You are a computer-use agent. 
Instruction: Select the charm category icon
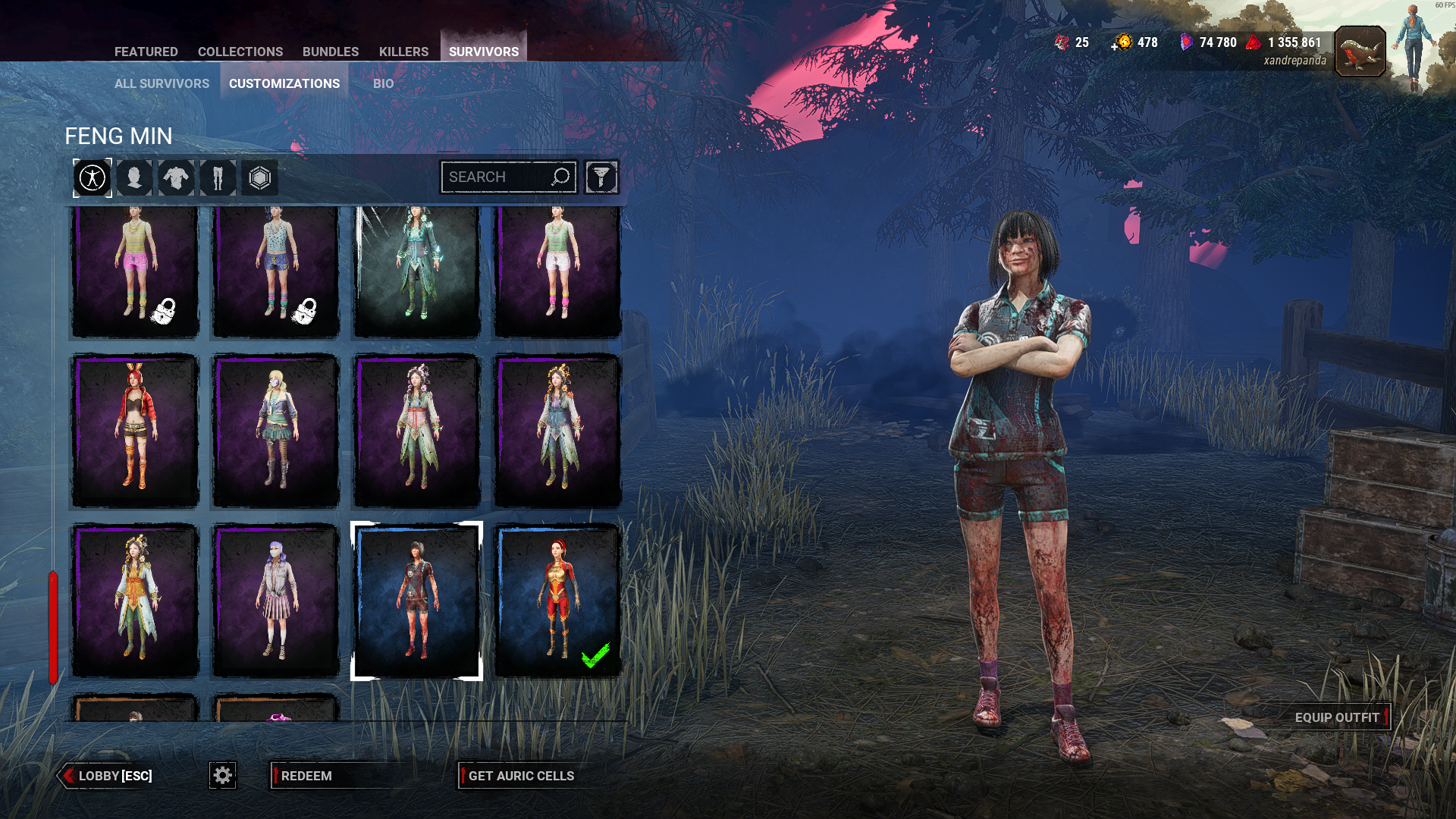tap(259, 178)
